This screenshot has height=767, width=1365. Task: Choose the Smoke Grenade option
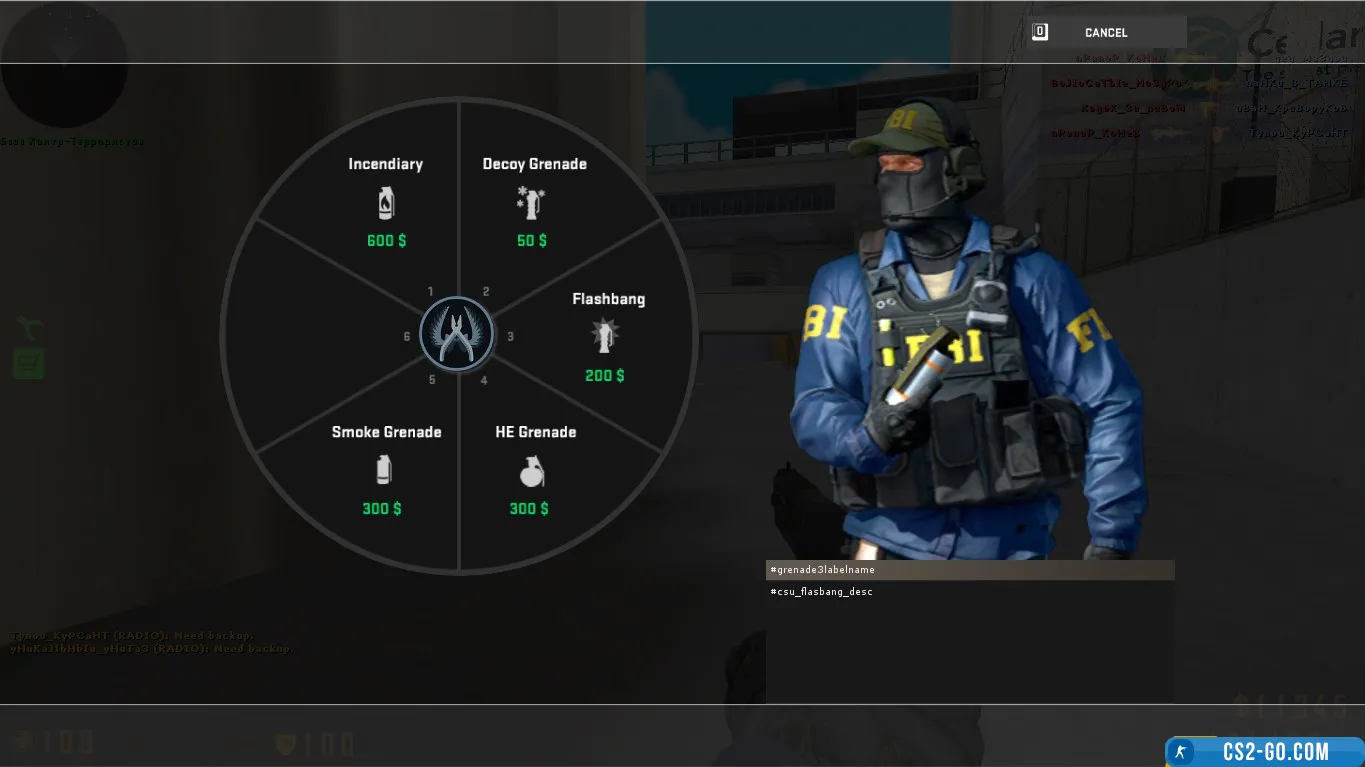pos(385,470)
